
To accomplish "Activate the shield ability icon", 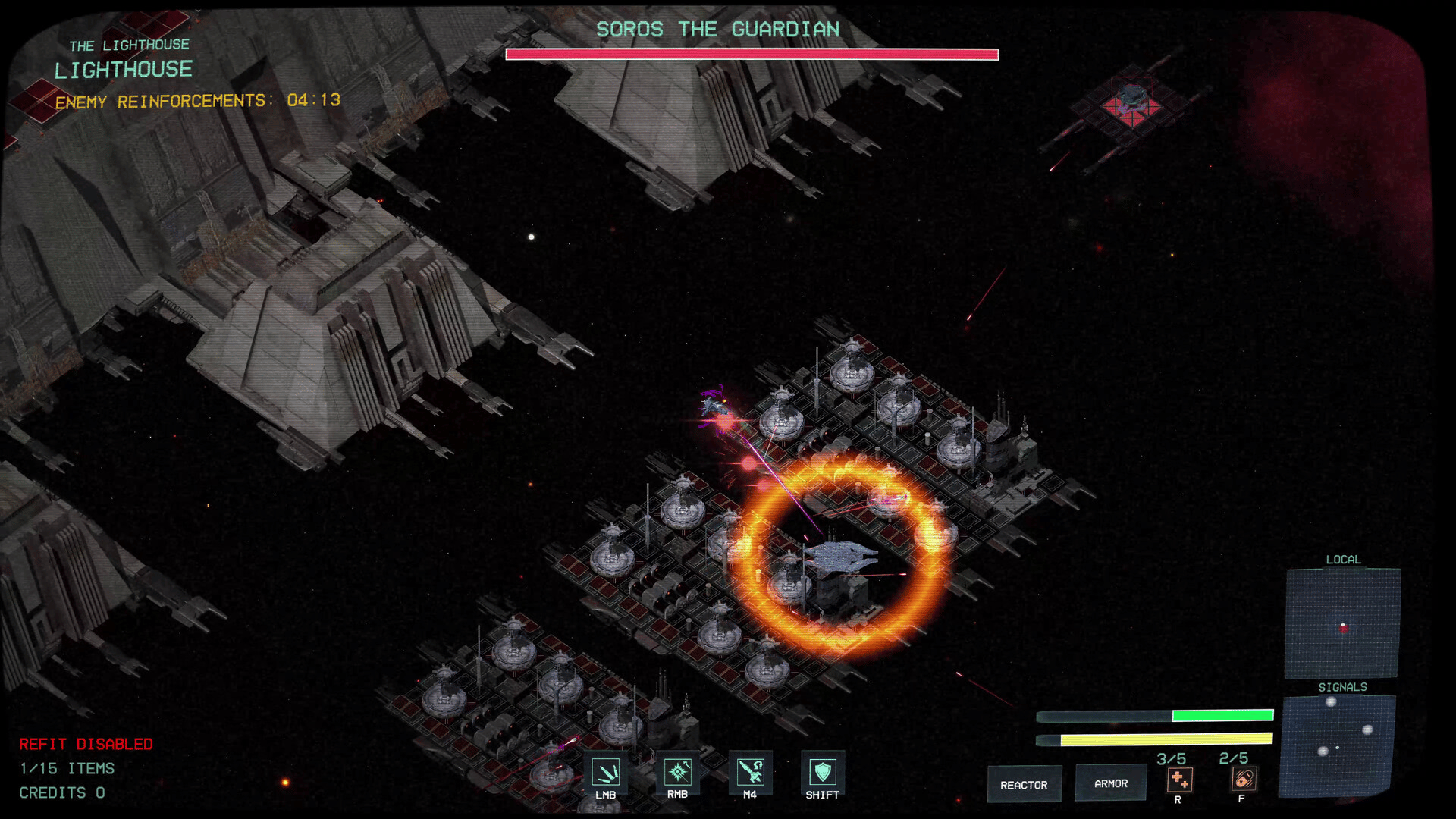I will coord(822,772).
